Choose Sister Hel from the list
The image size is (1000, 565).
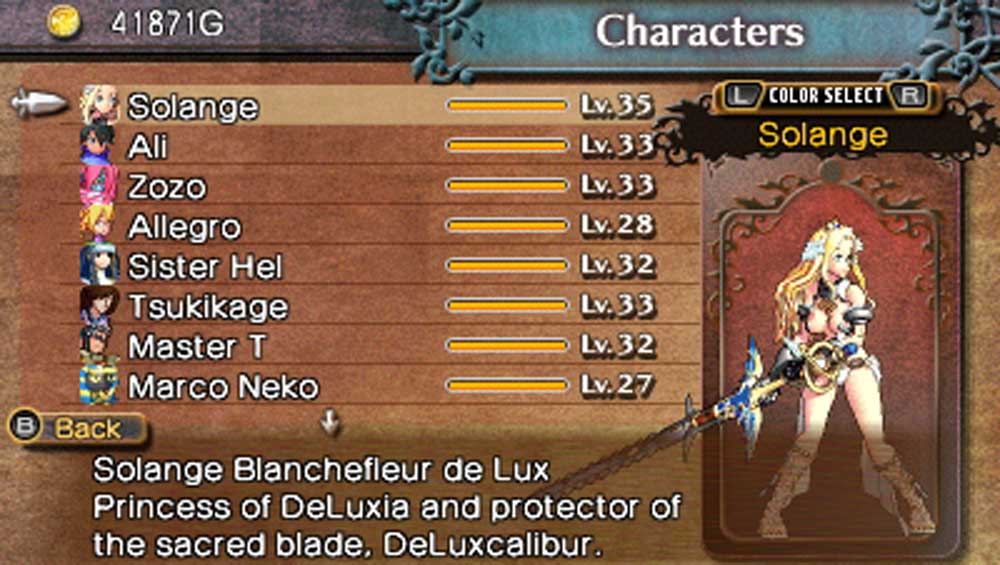[x=205, y=266]
